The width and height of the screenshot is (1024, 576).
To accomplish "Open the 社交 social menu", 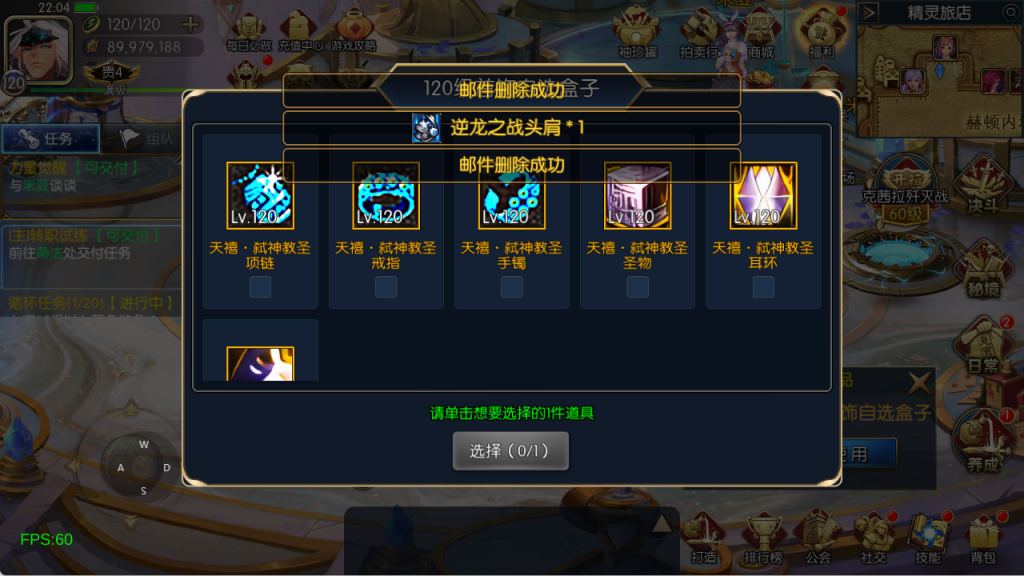I will [x=873, y=538].
